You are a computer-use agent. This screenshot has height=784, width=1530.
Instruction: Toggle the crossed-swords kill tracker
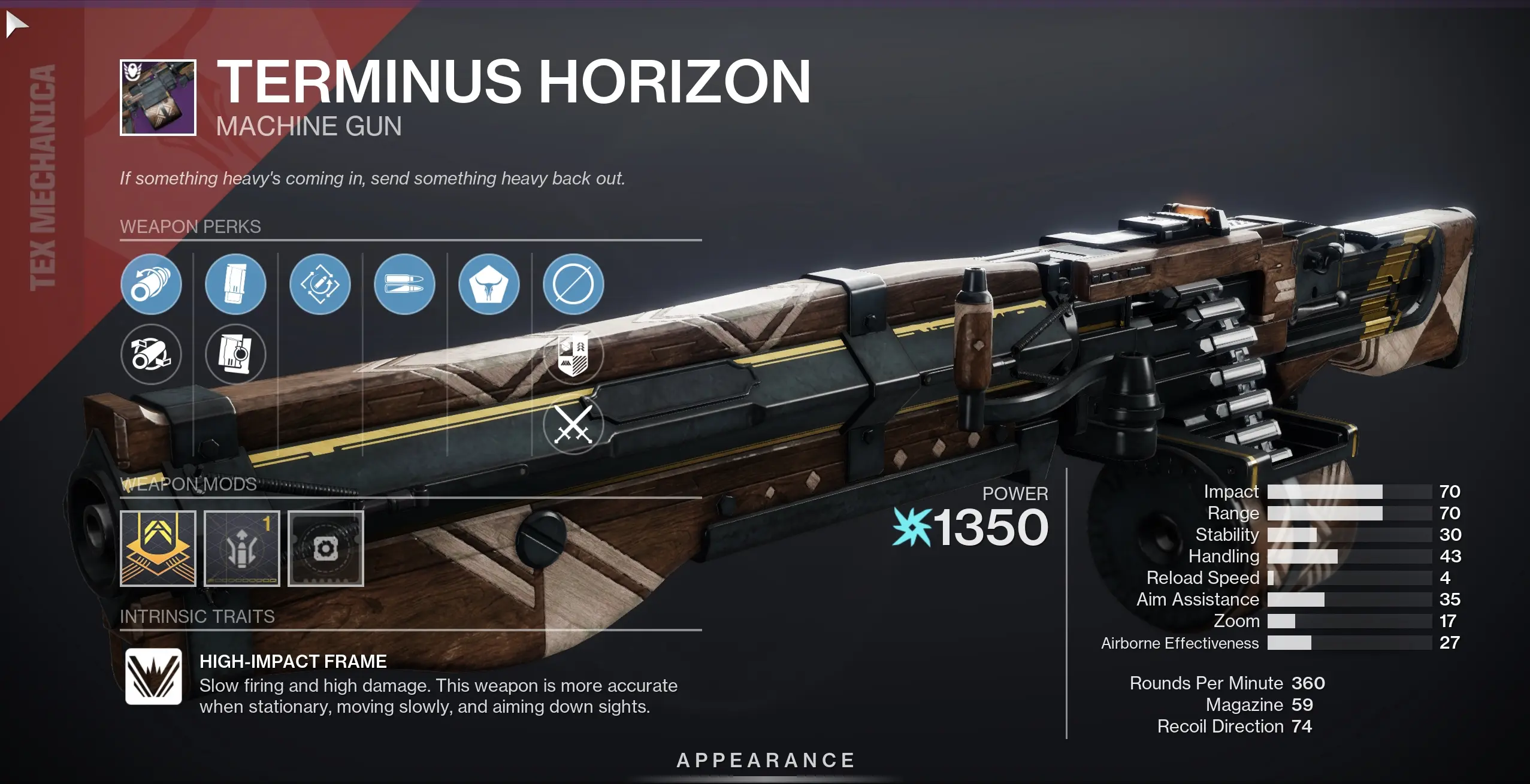tap(573, 425)
